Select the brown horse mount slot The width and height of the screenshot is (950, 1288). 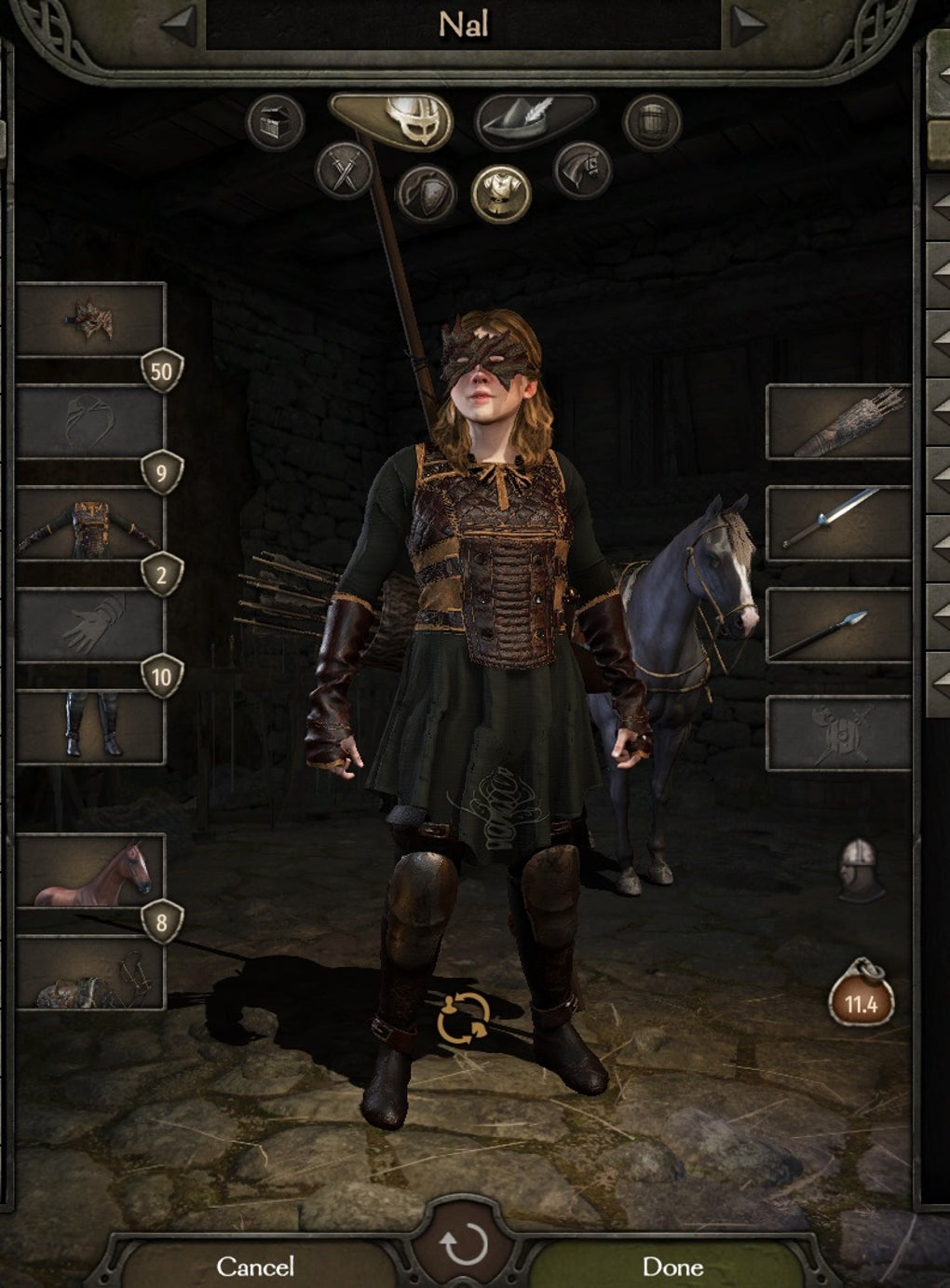(90, 871)
